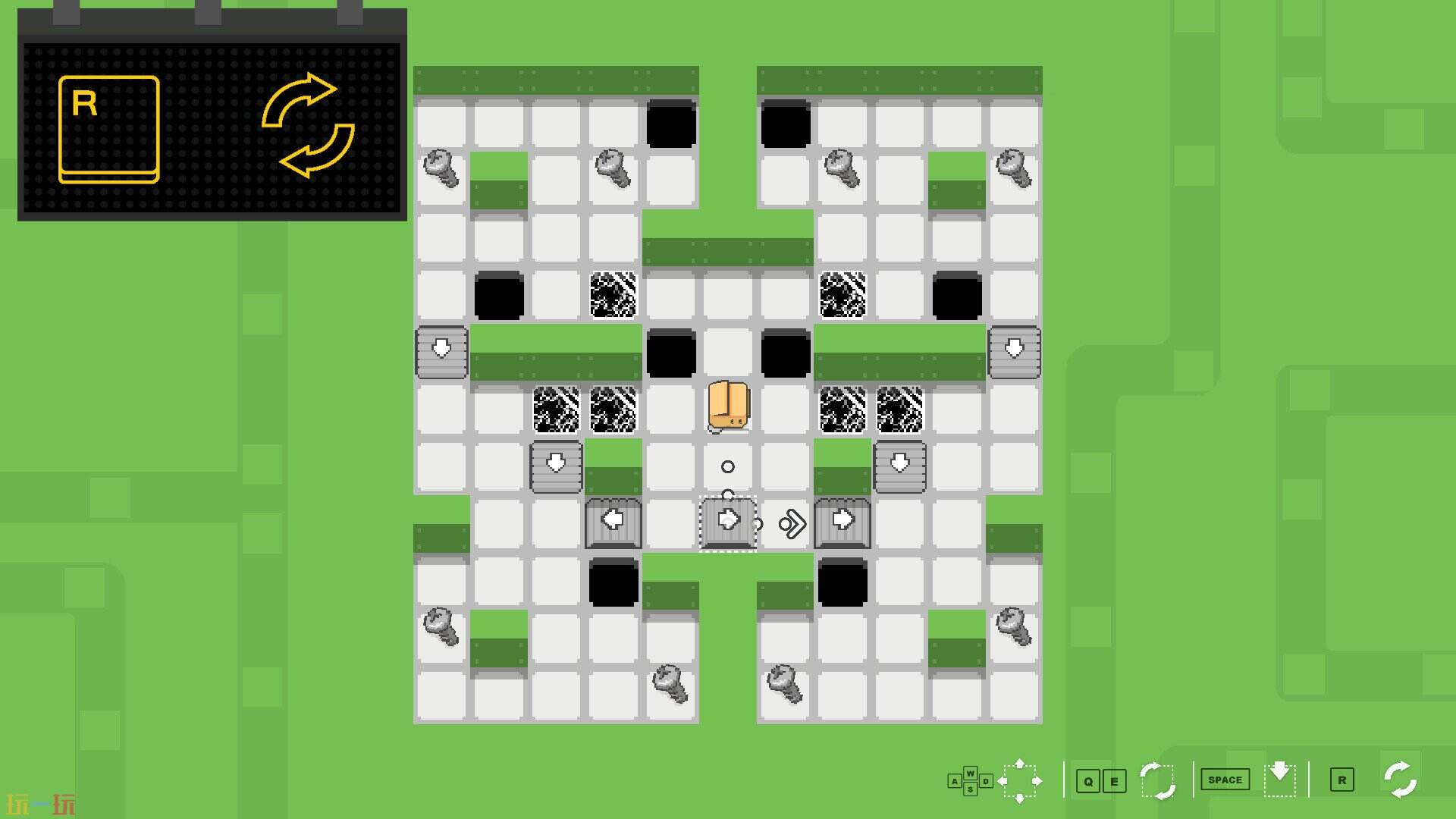Click the rotate arrows icon beside the Q/E keys

[1159, 779]
